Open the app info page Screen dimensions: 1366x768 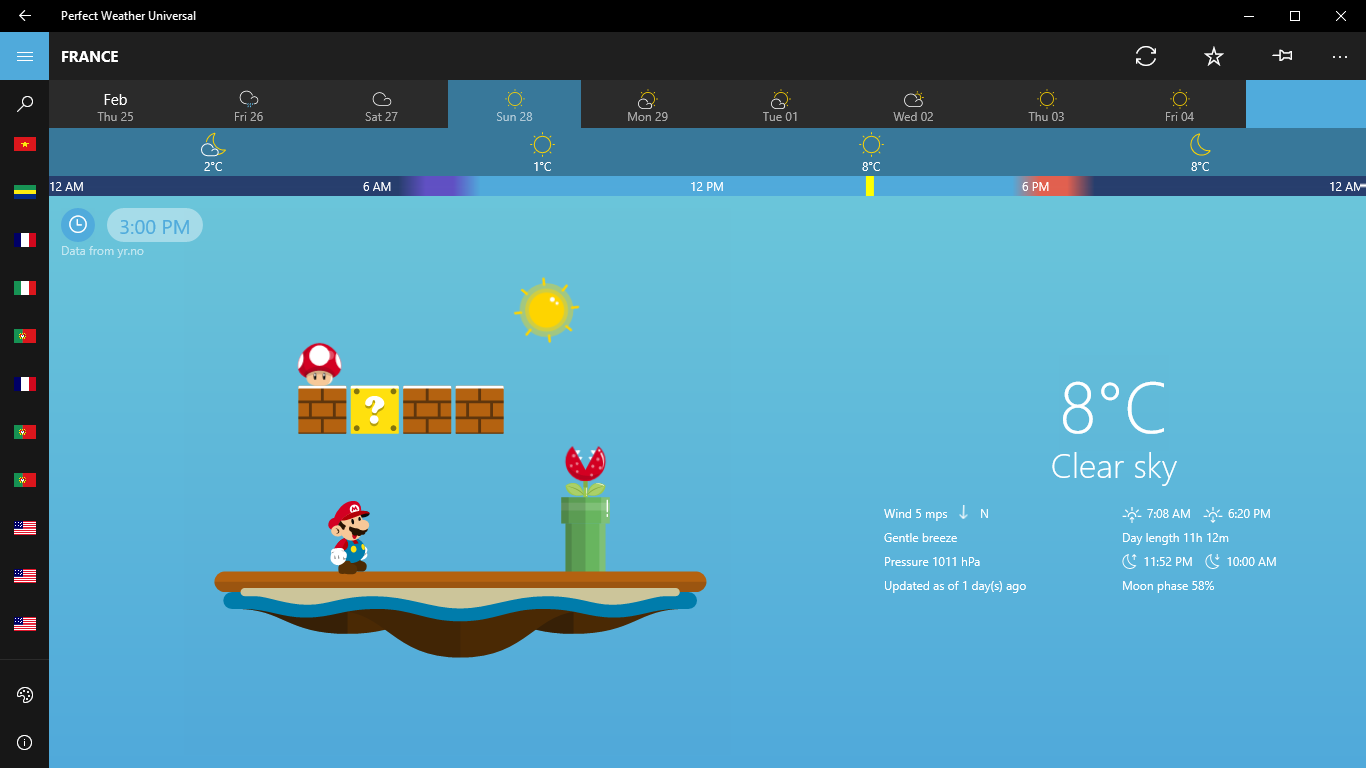tap(25, 742)
